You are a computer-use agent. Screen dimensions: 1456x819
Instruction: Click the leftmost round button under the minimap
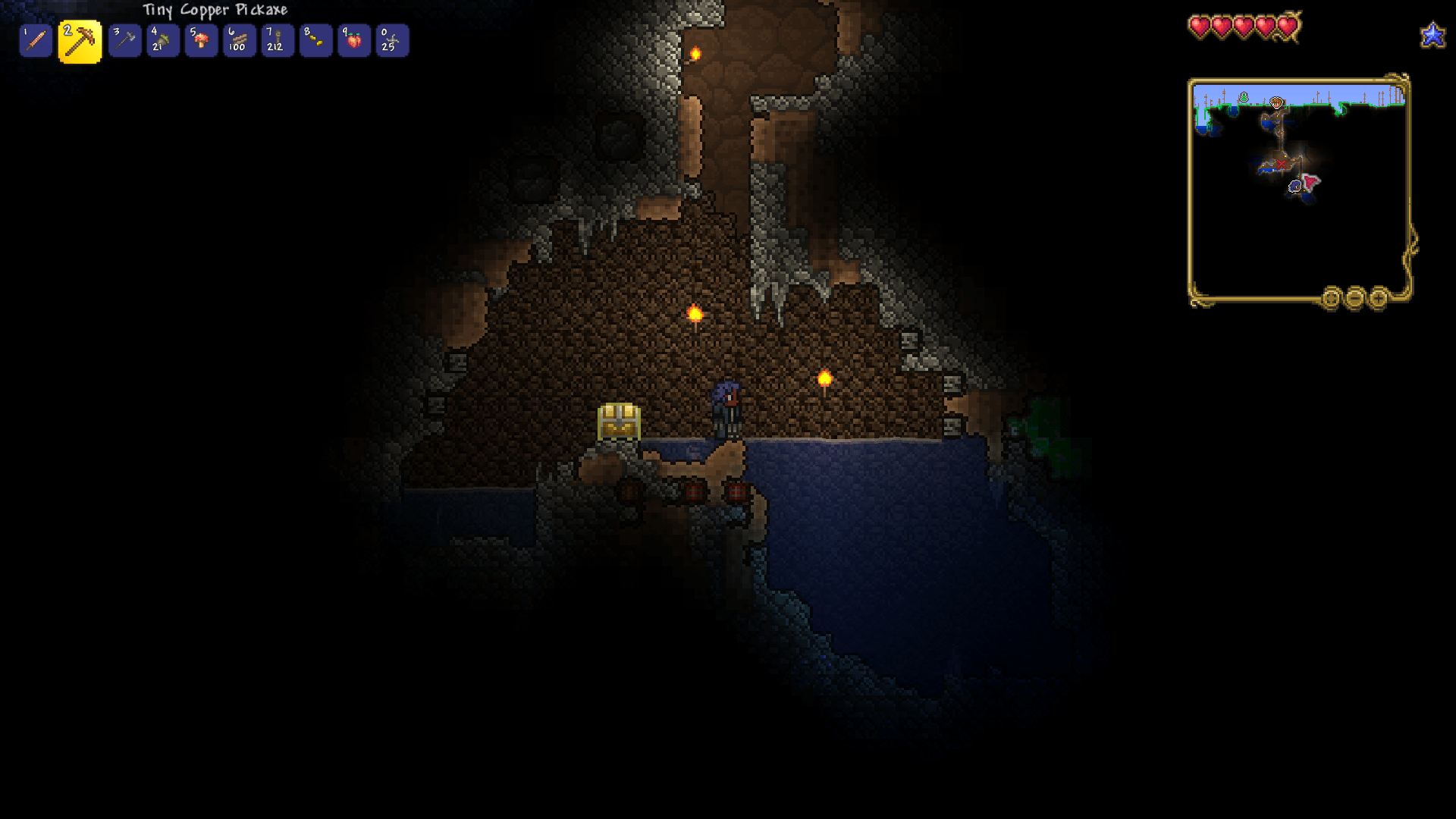[1332, 299]
